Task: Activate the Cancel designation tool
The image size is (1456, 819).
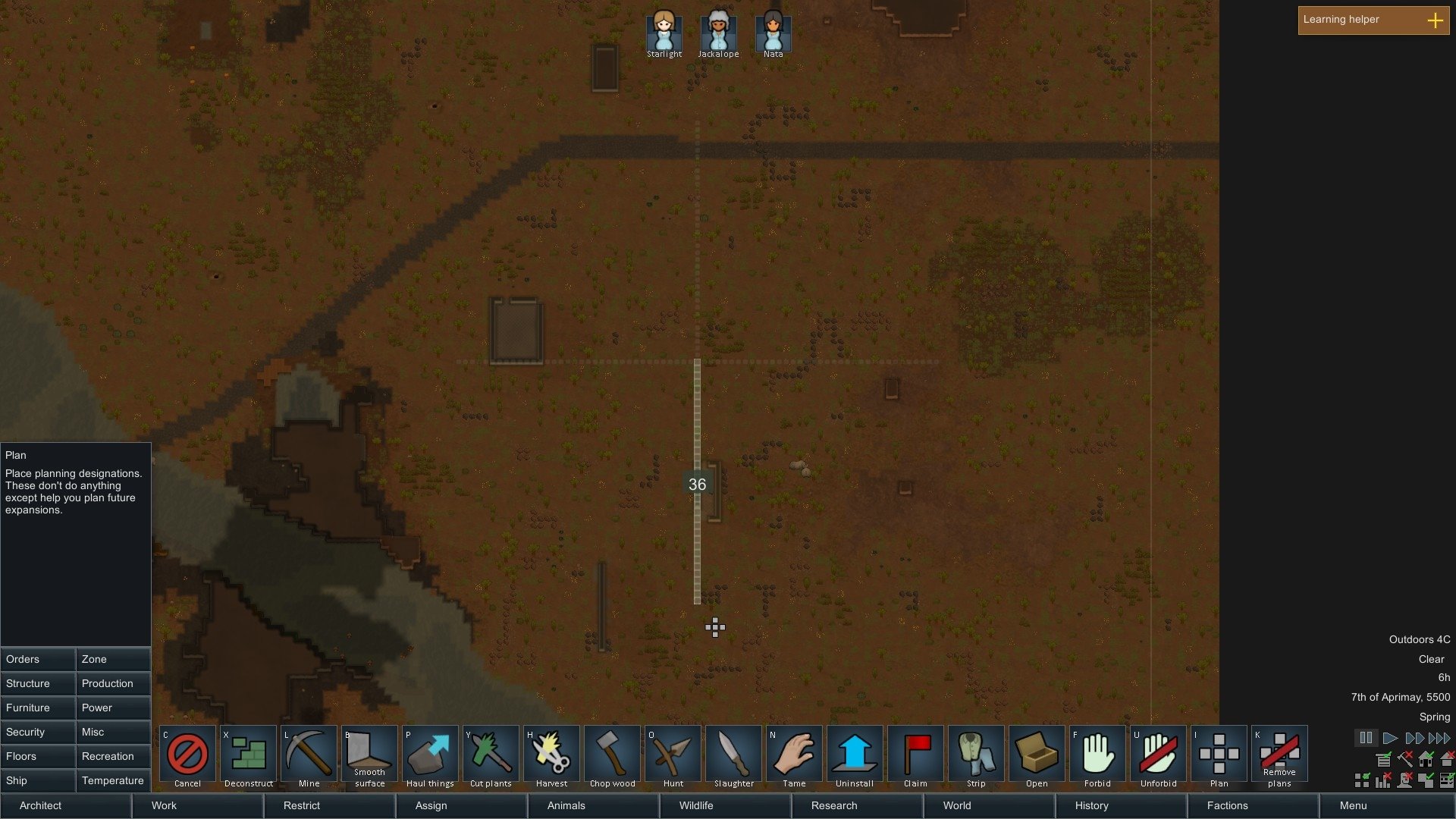Action: pos(187,756)
